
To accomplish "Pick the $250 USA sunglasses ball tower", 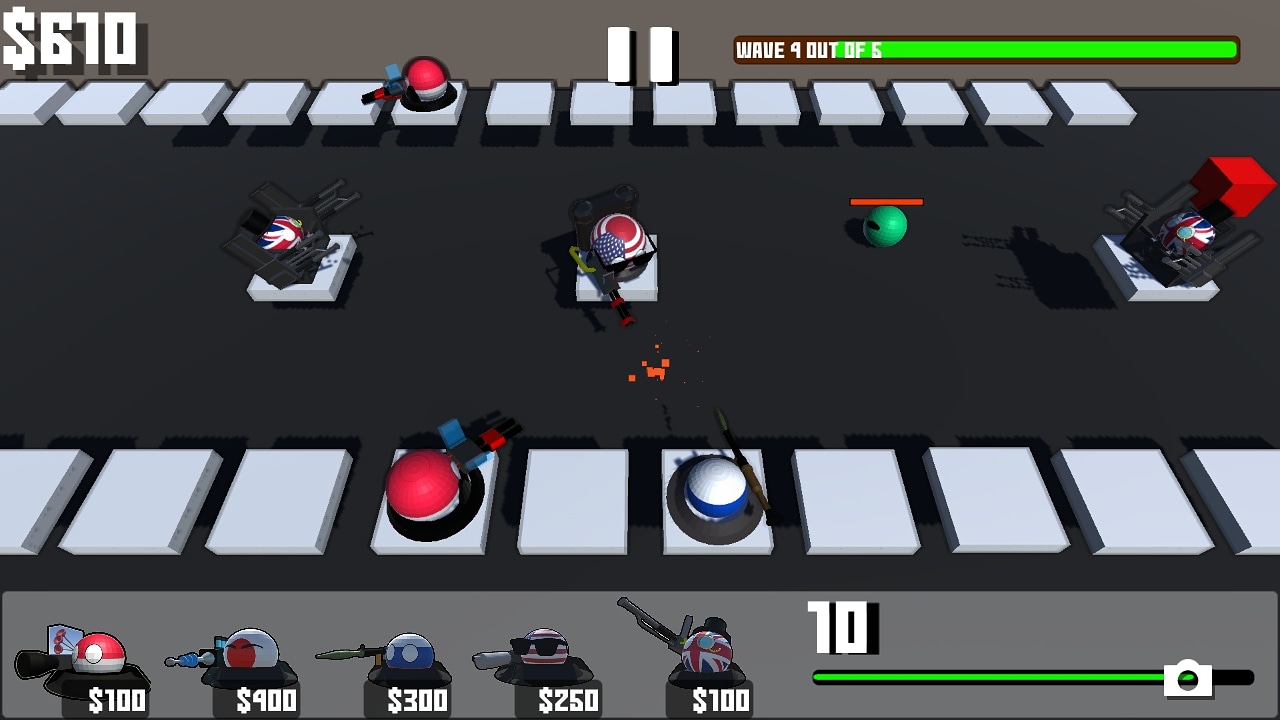I will 543,664.
